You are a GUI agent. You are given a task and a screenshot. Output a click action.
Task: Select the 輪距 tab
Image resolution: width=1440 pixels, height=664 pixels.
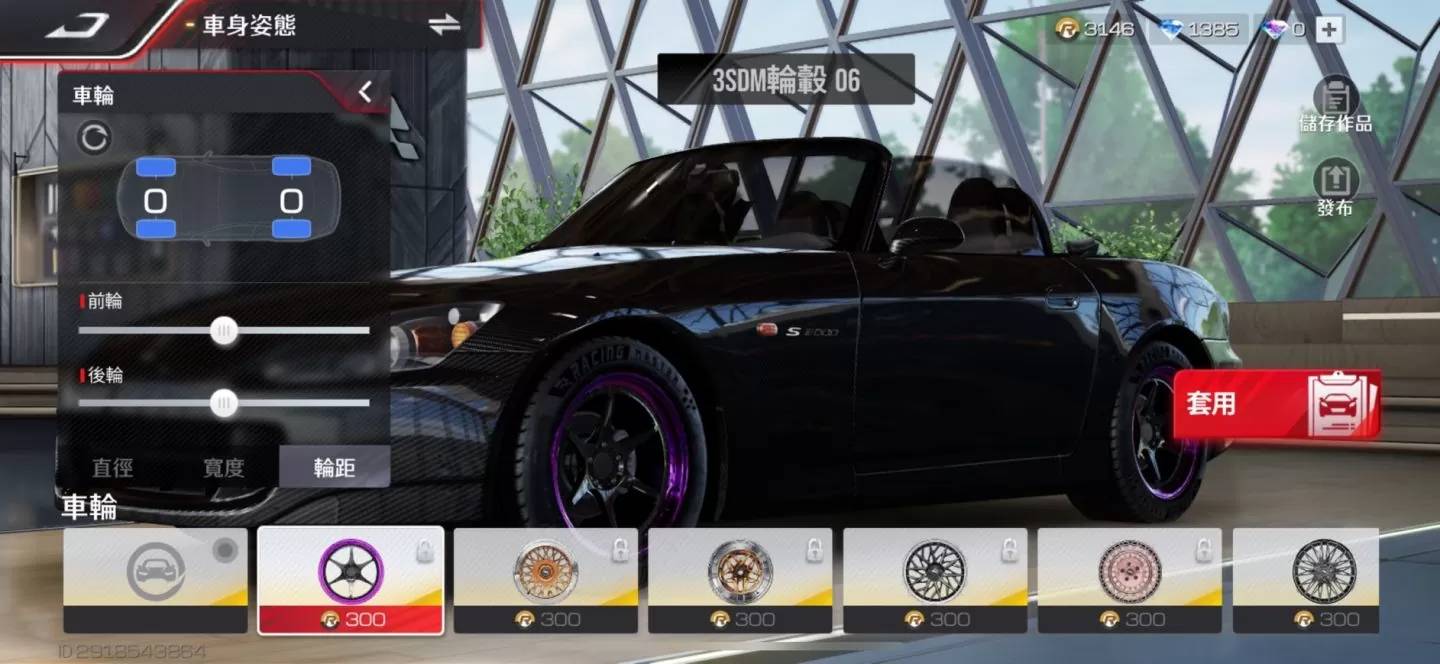(334, 467)
